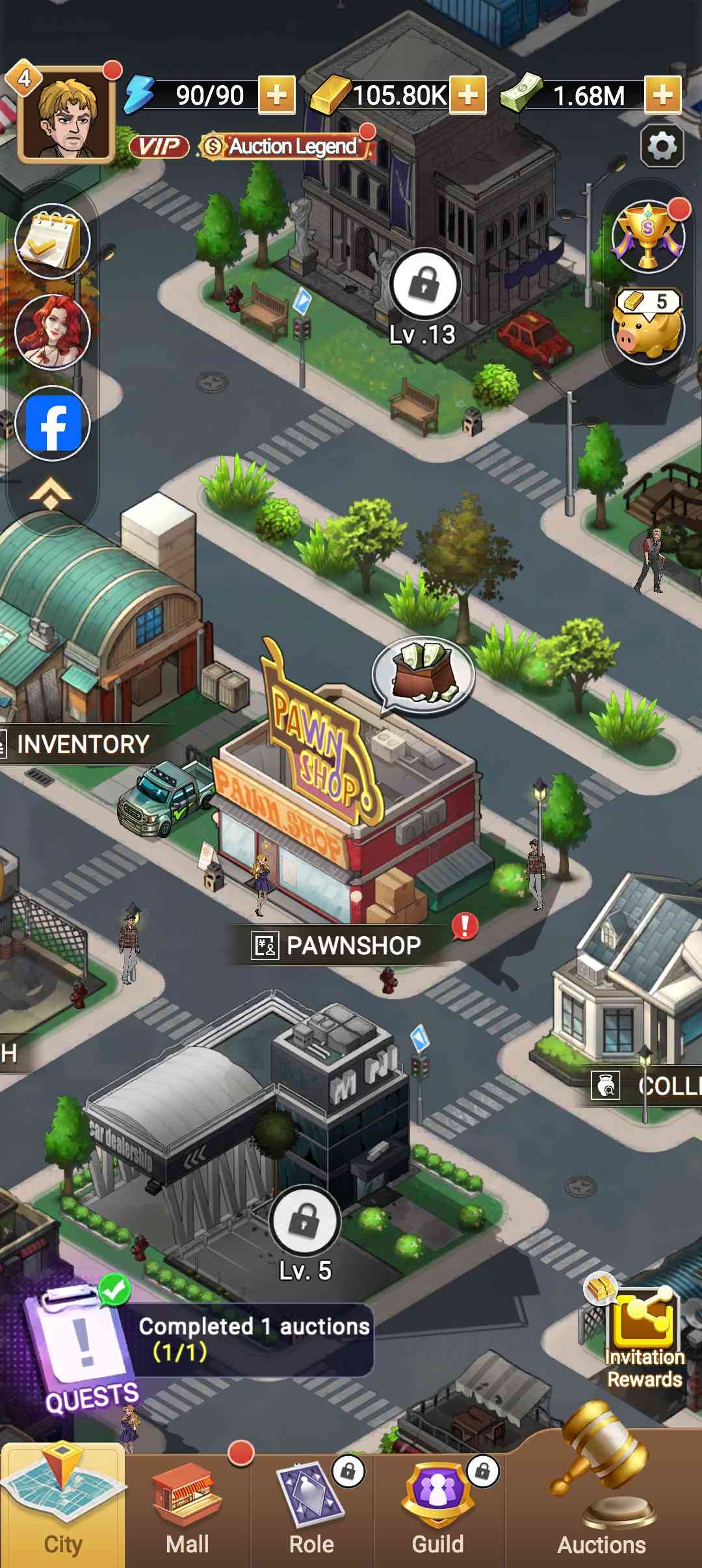Viewport: 702px width, 1568px height.
Task: Open the Facebook link icon
Action: 52,423
